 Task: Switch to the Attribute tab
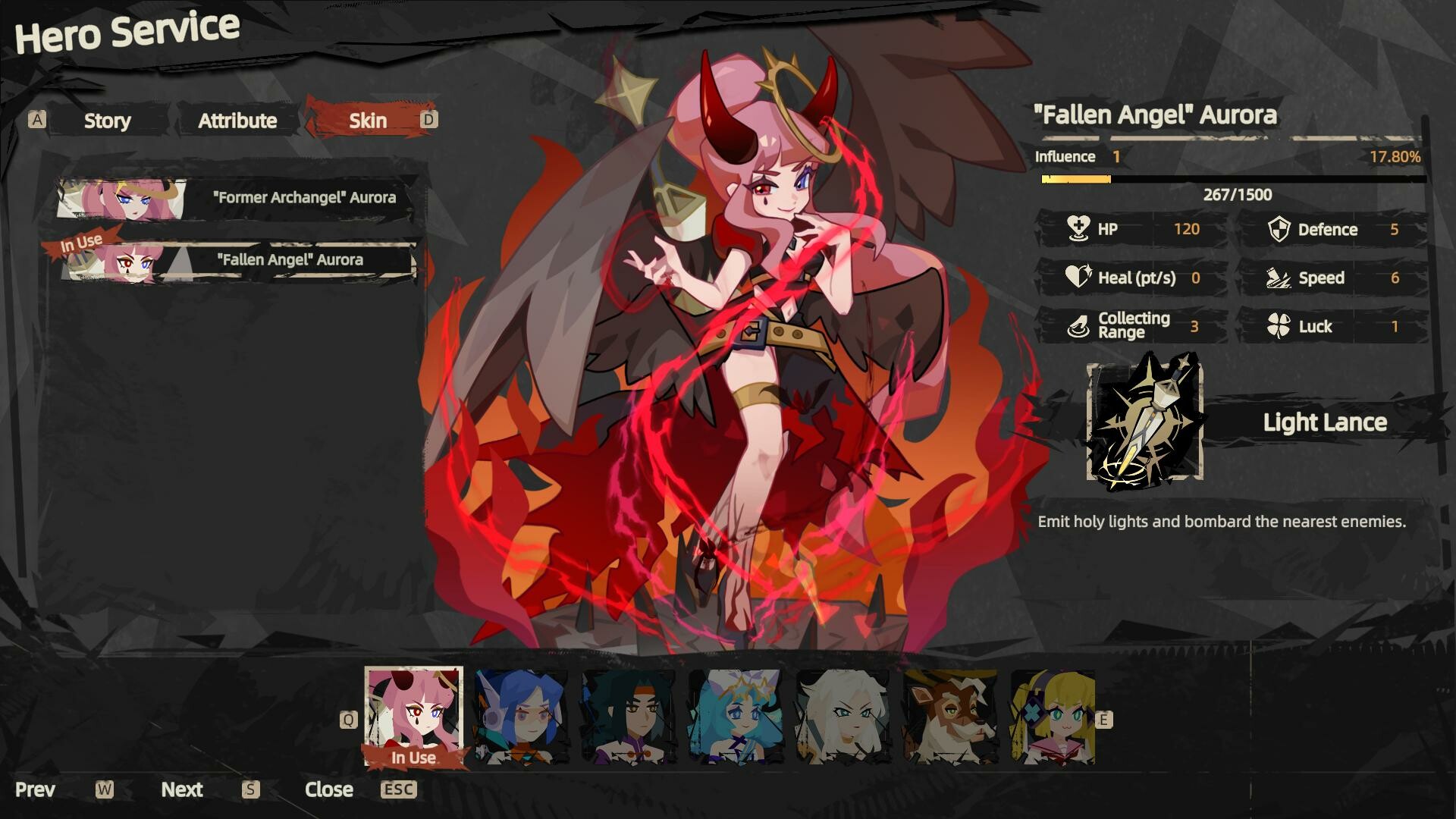click(x=237, y=120)
